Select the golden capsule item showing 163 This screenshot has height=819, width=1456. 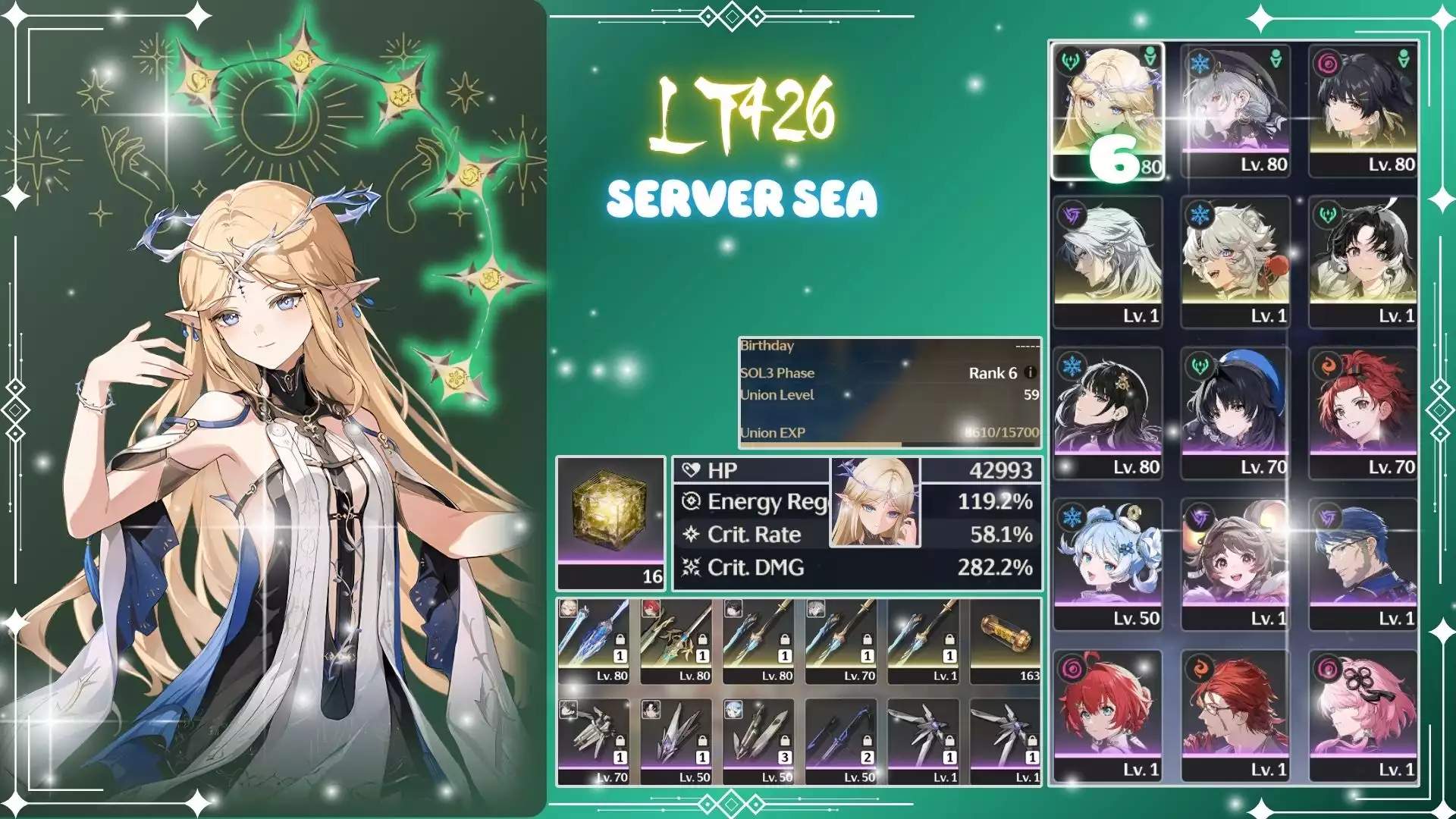tap(1005, 641)
